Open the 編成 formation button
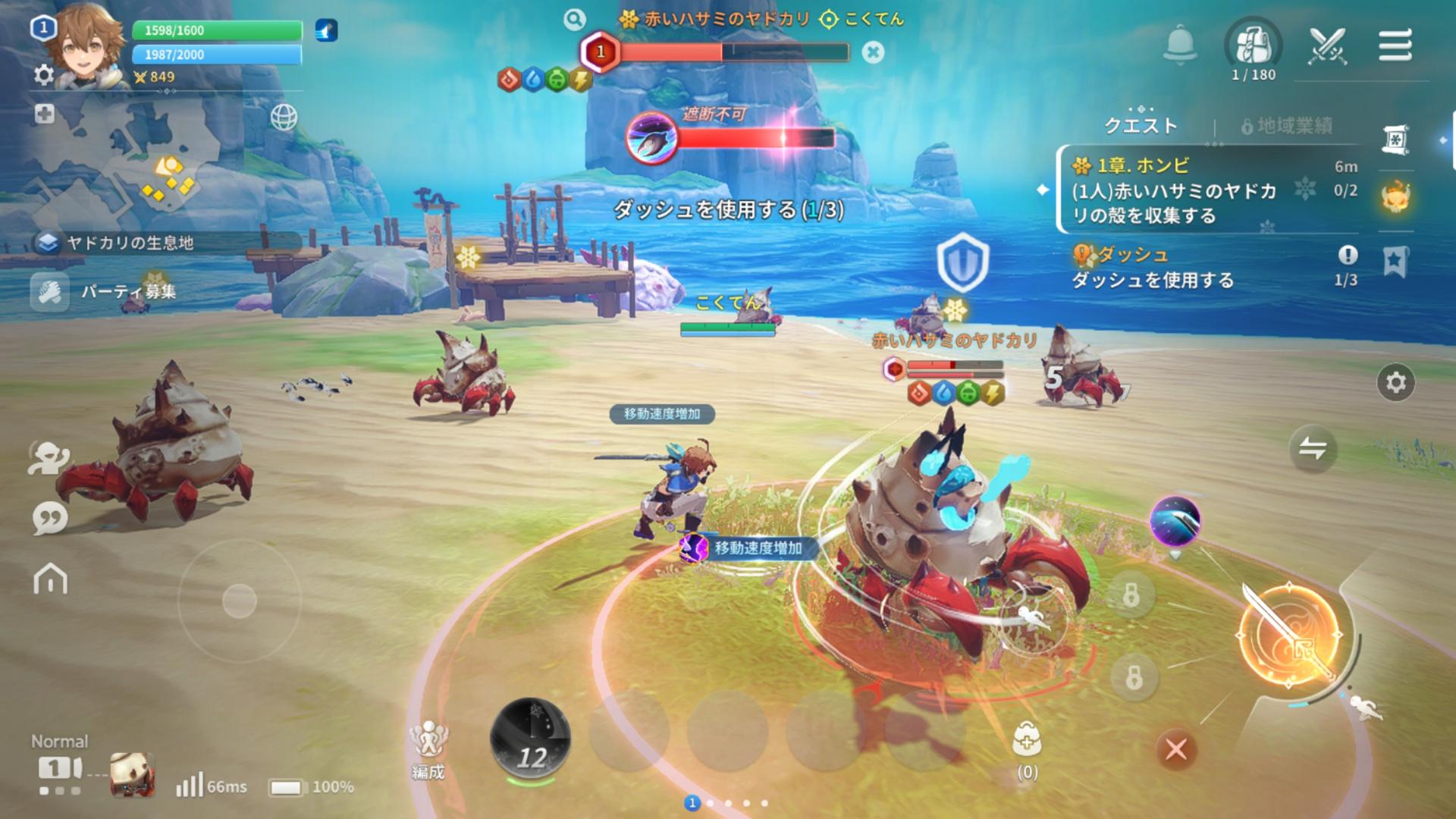The width and height of the screenshot is (1456, 819). pos(428,748)
